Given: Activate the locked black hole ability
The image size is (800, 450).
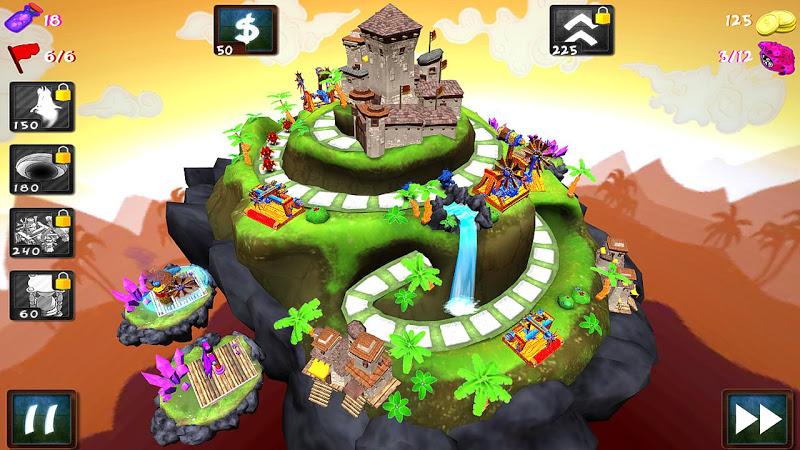Looking at the screenshot, I should pos(42,170).
